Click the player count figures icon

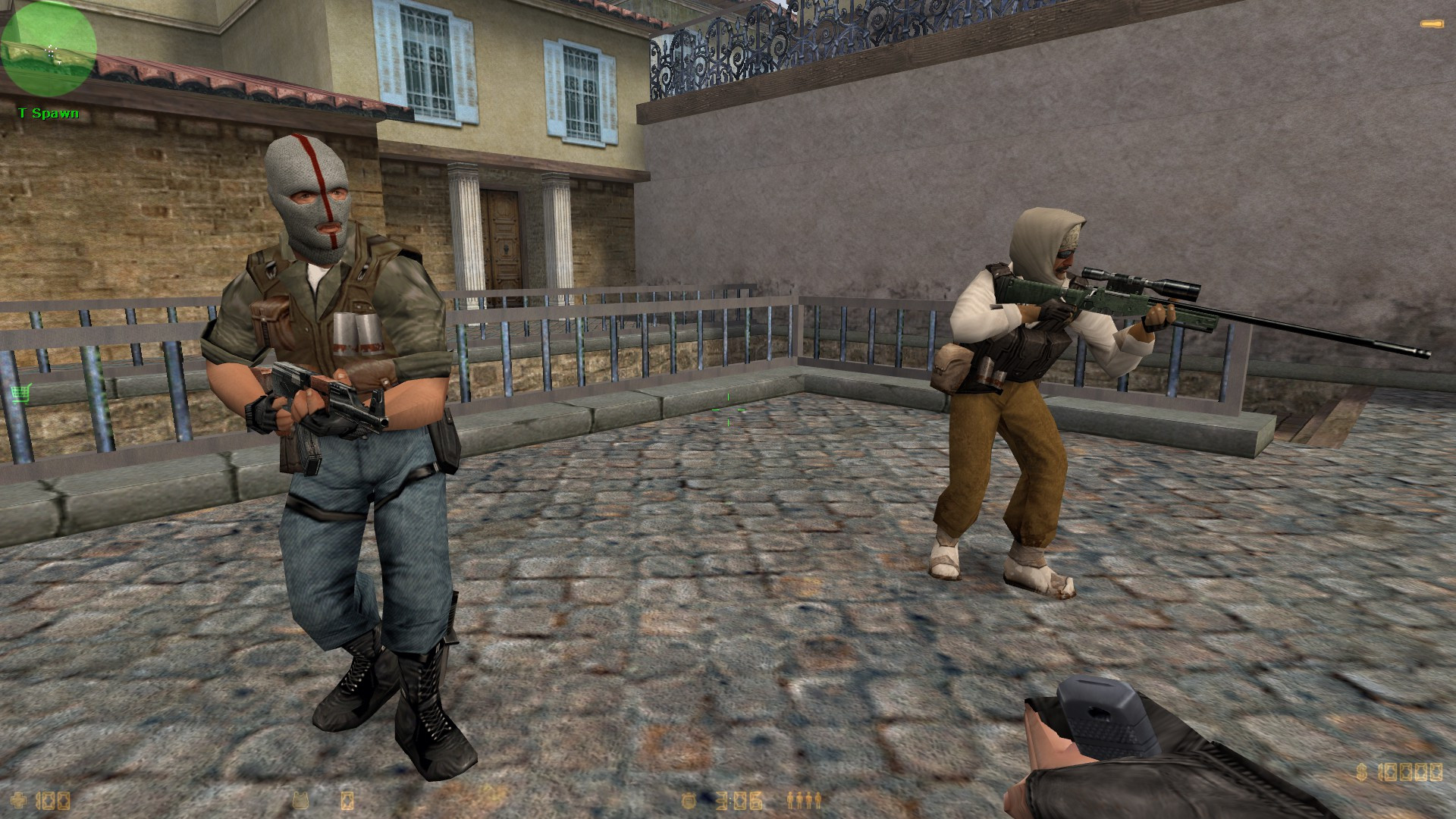pos(804,800)
